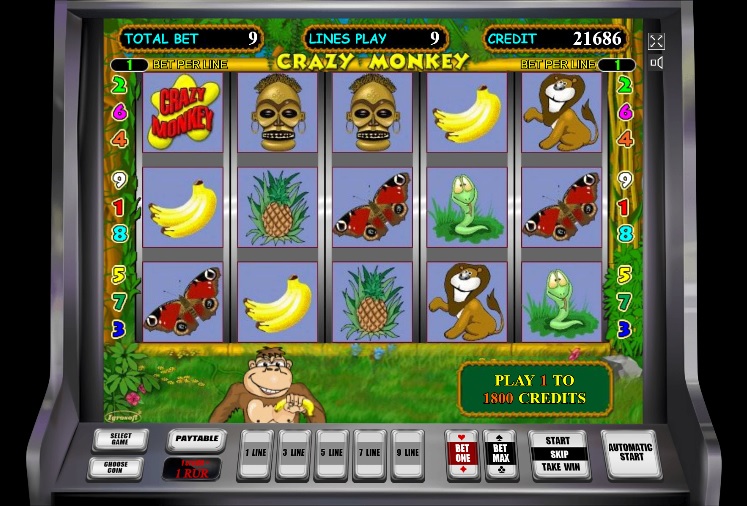
Task: Select the 1 Line bet button
Action: [x=256, y=453]
